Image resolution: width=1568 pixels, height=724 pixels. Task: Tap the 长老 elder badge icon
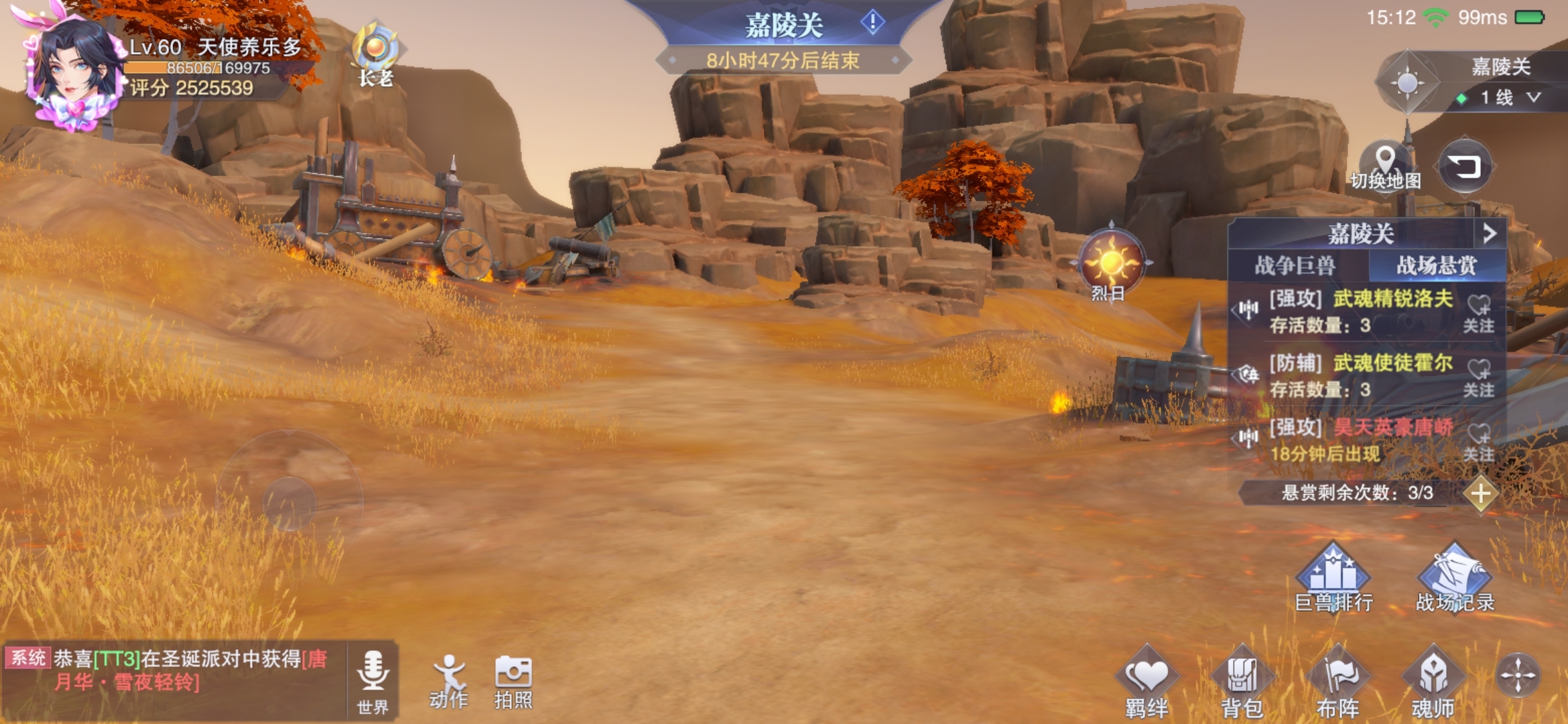376,54
